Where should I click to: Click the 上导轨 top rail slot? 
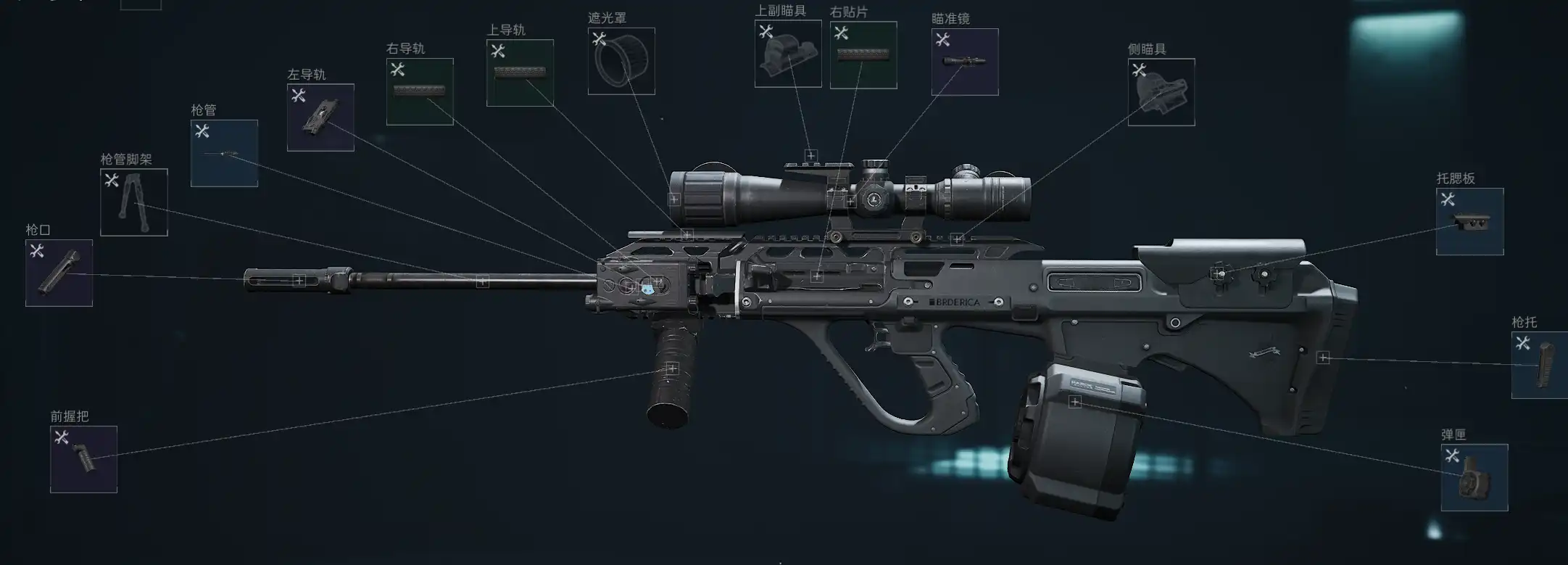pyautogui.click(x=520, y=73)
